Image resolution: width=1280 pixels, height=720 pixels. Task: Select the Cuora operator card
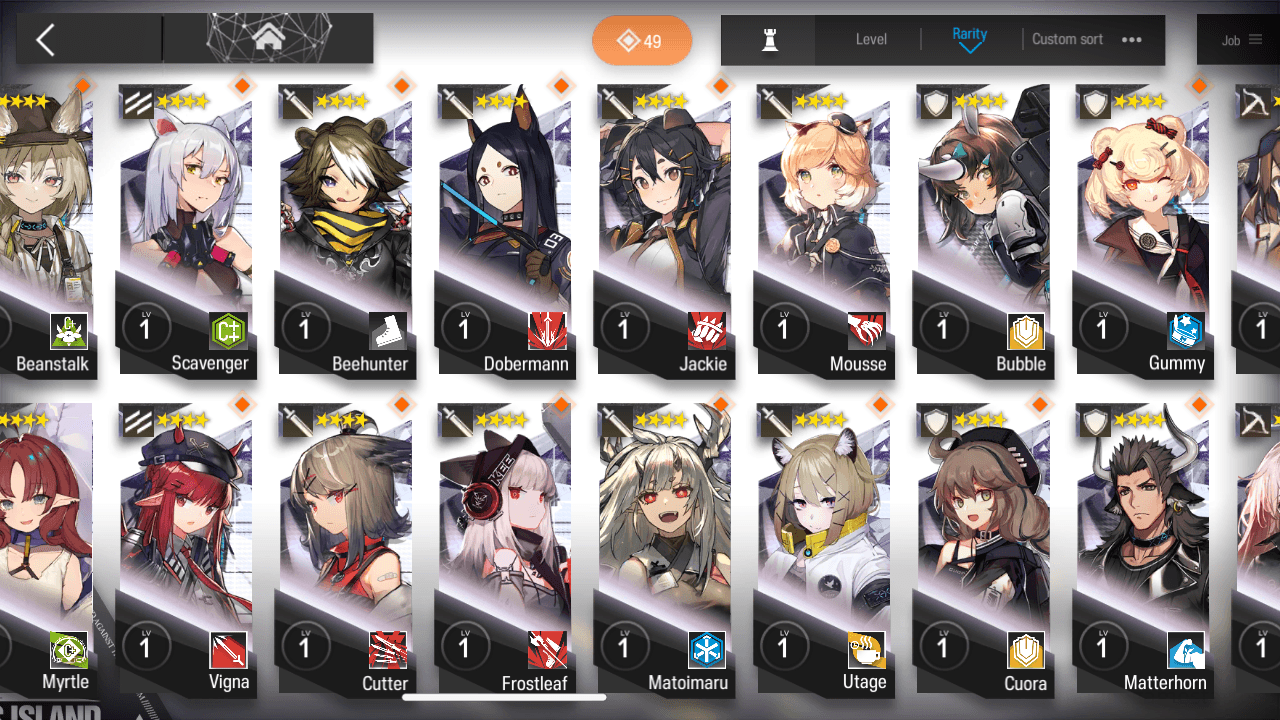[x=984, y=550]
